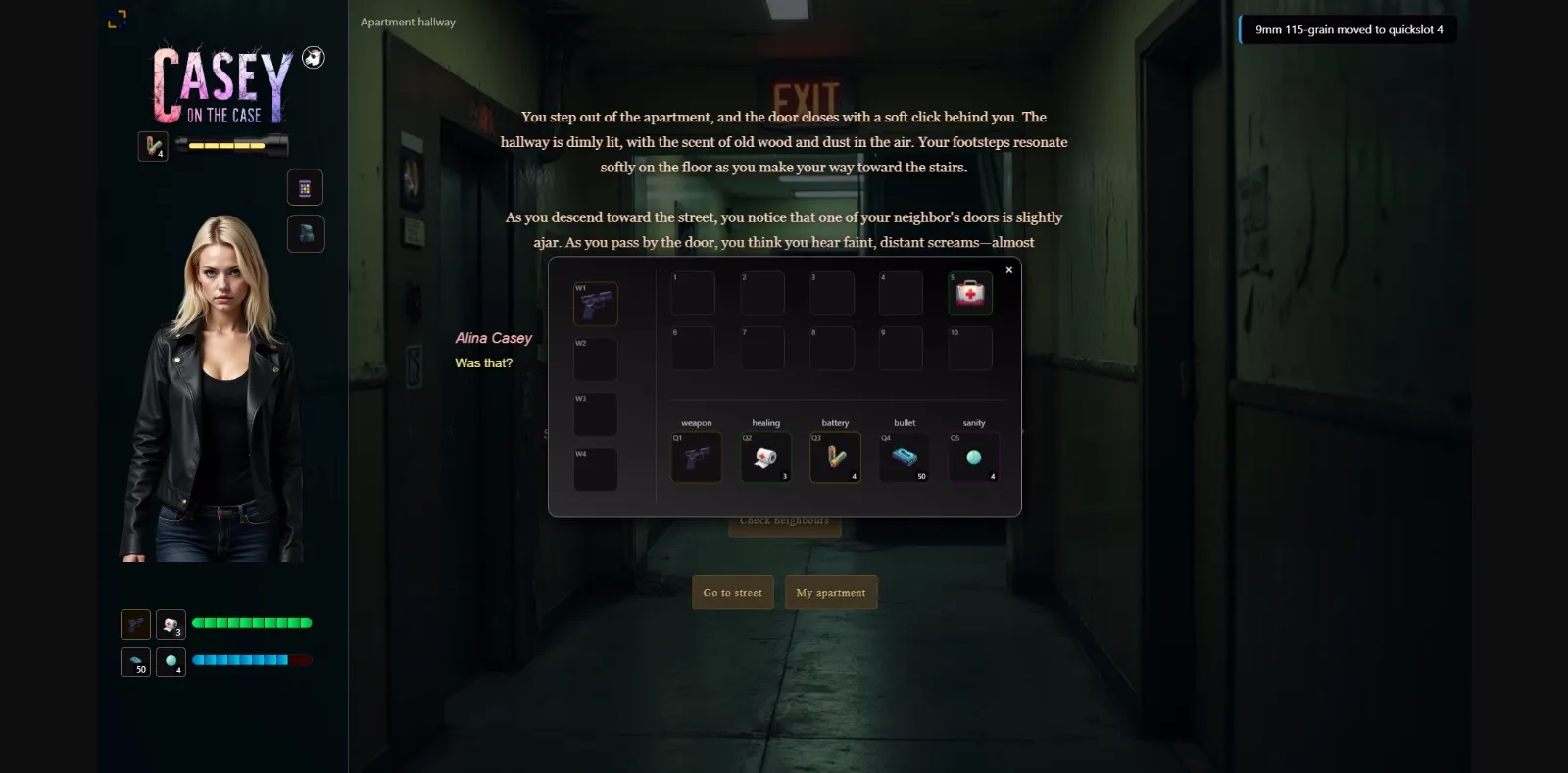Select empty weapon slot W2
Screen dimensions: 1568x773
597,359
